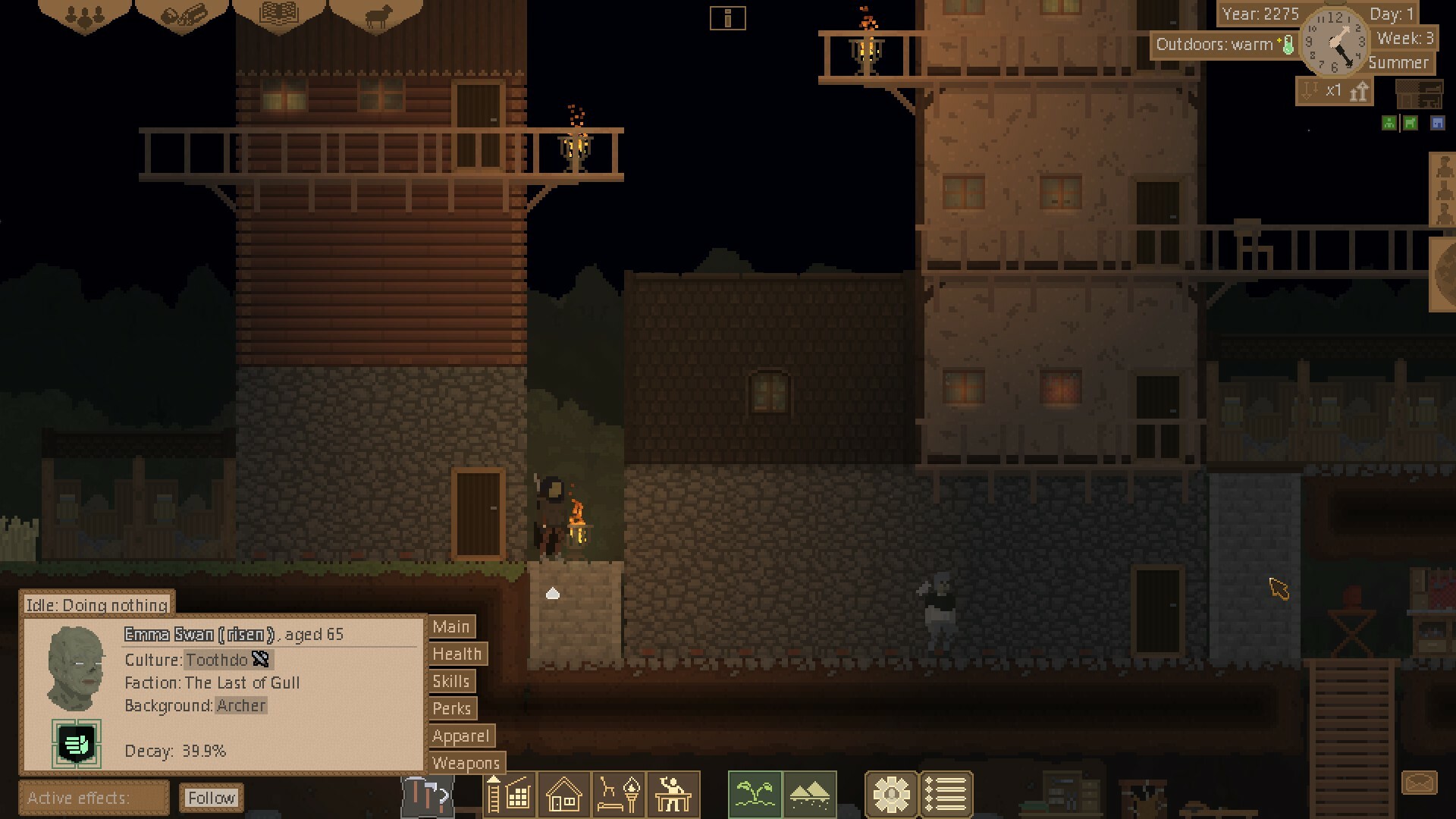Increase game speed with the up arrows
The height and width of the screenshot is (819, 1456).
tap(1361, 91)
